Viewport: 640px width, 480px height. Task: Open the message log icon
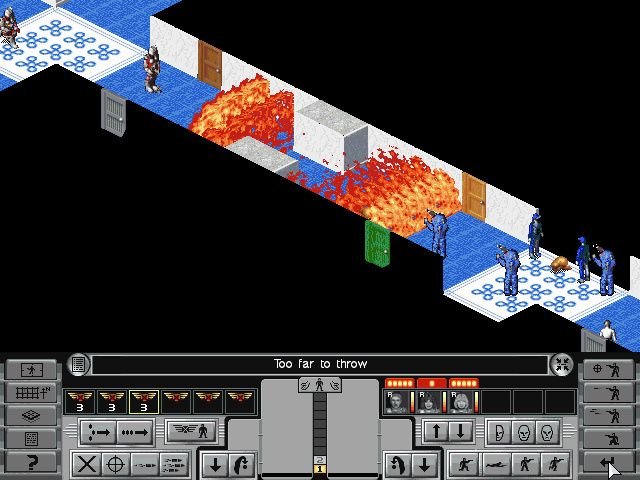[x=78, y=365]
